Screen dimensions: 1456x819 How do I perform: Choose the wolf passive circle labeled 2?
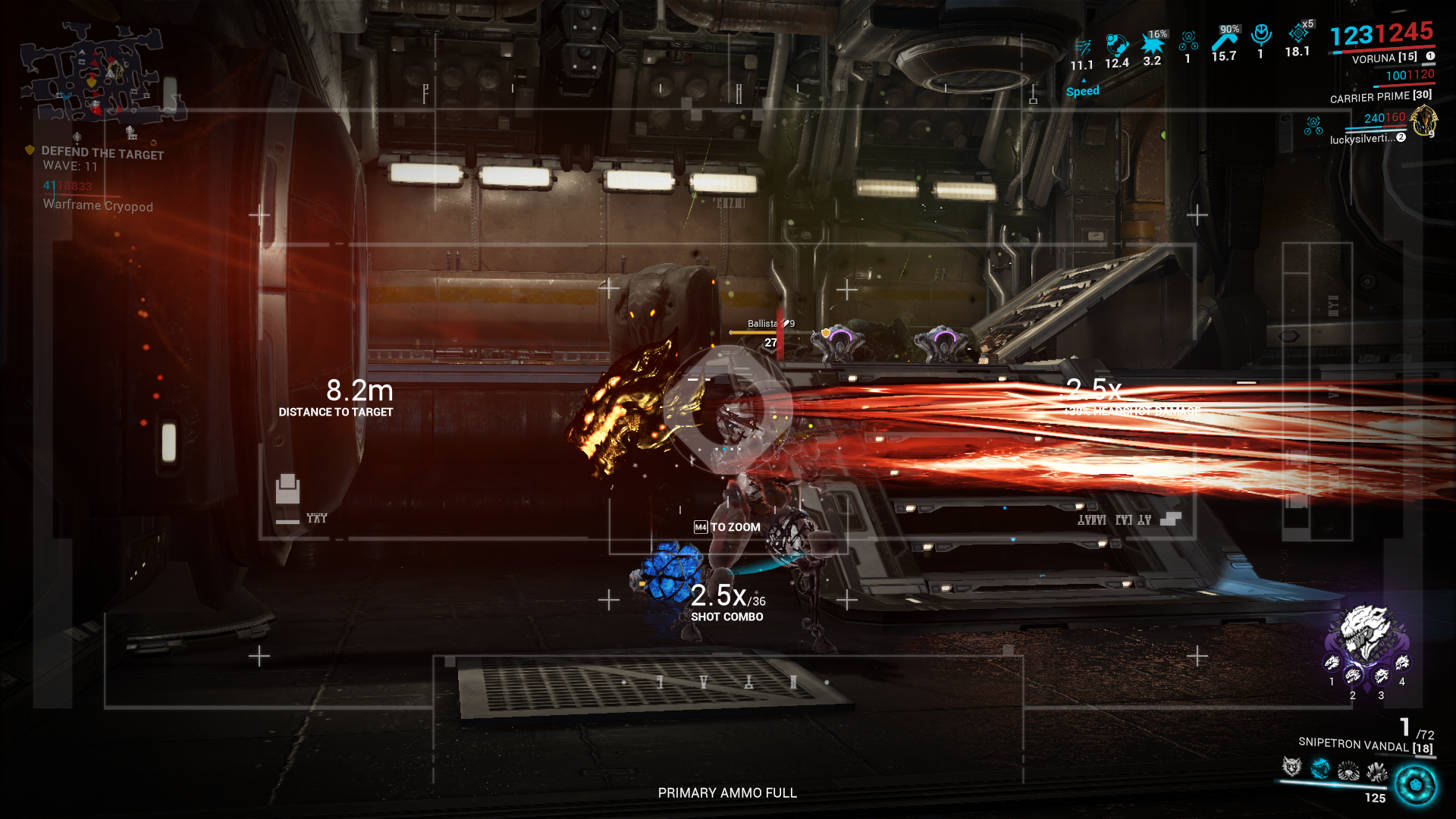[x=1353, y=676]
